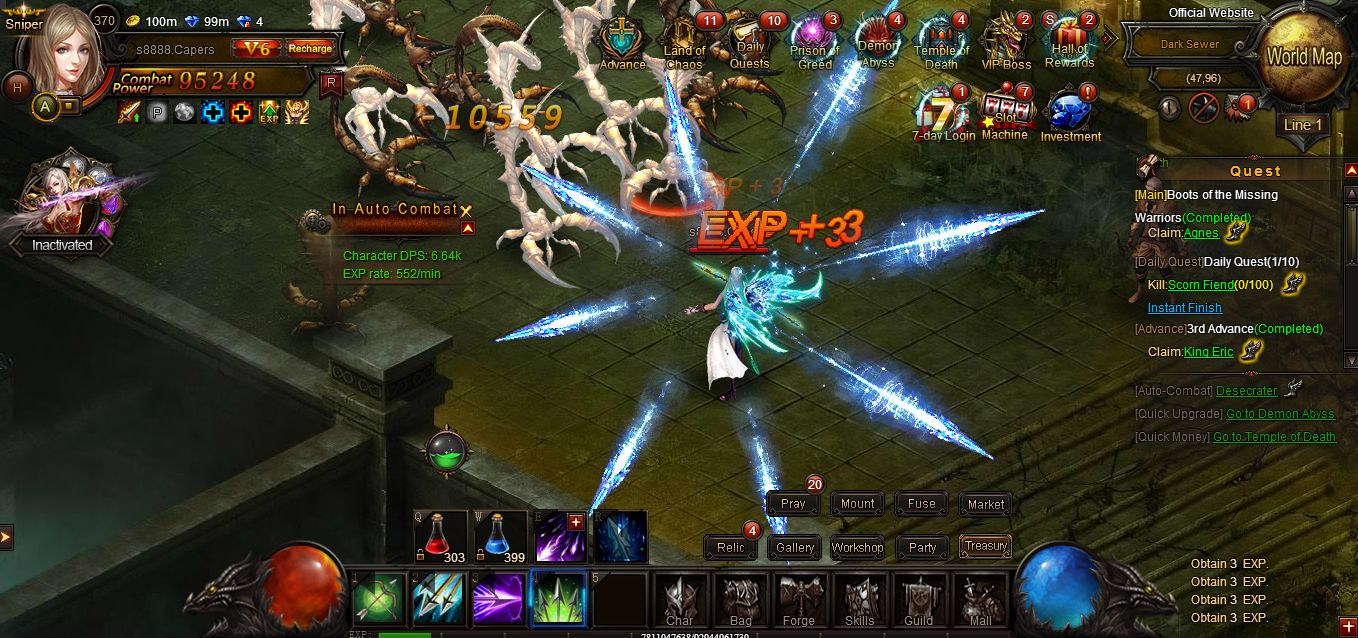This screenshot has width=1358, height=638.
Task: Open the Bag inventory
Action: [x=740, y=600]
